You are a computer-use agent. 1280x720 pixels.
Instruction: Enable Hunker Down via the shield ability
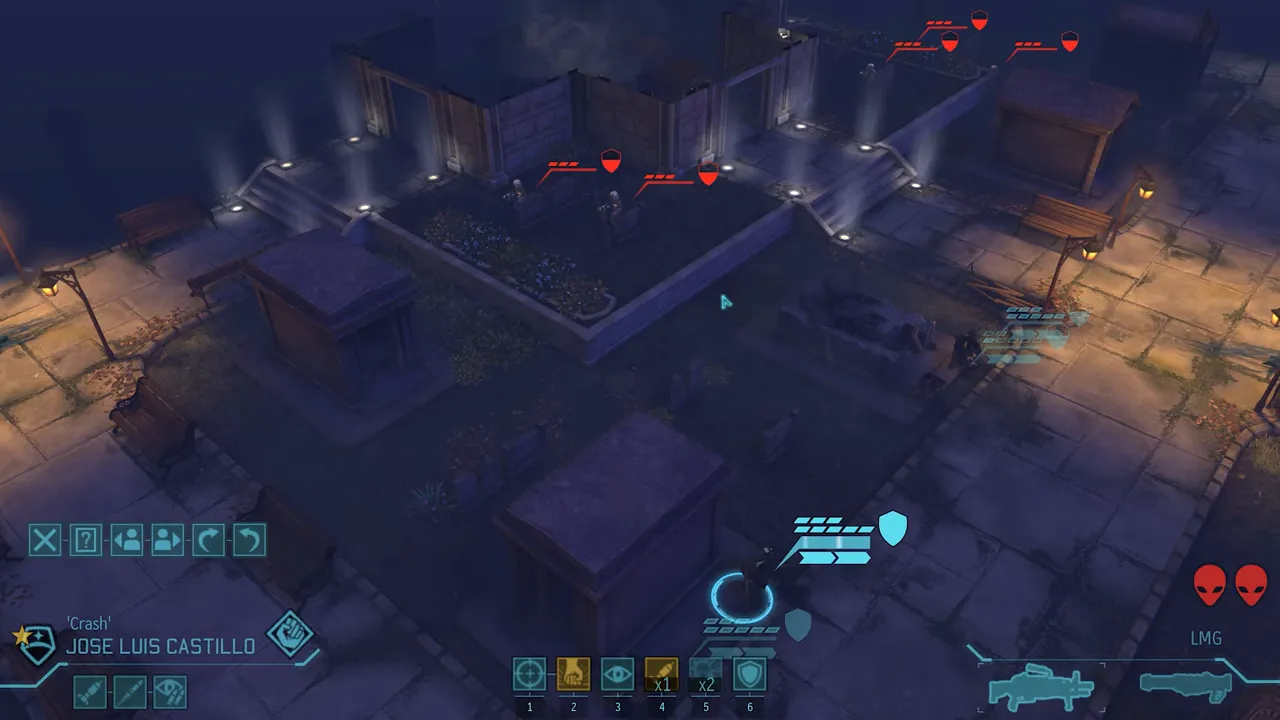click(x=749, y=674)
